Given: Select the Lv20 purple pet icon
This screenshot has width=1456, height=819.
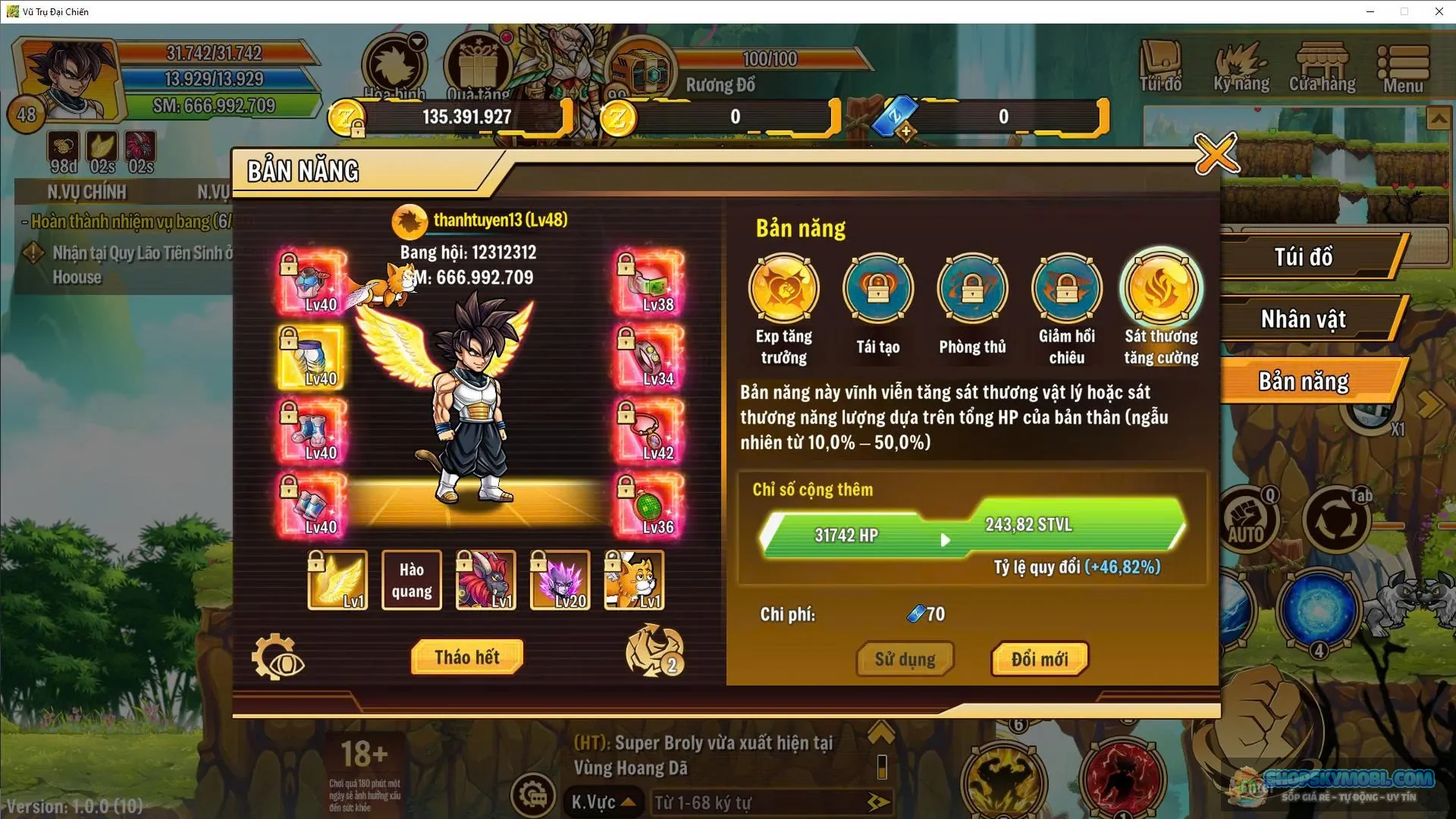Looking at the screenshot, I should coord(560,579).
